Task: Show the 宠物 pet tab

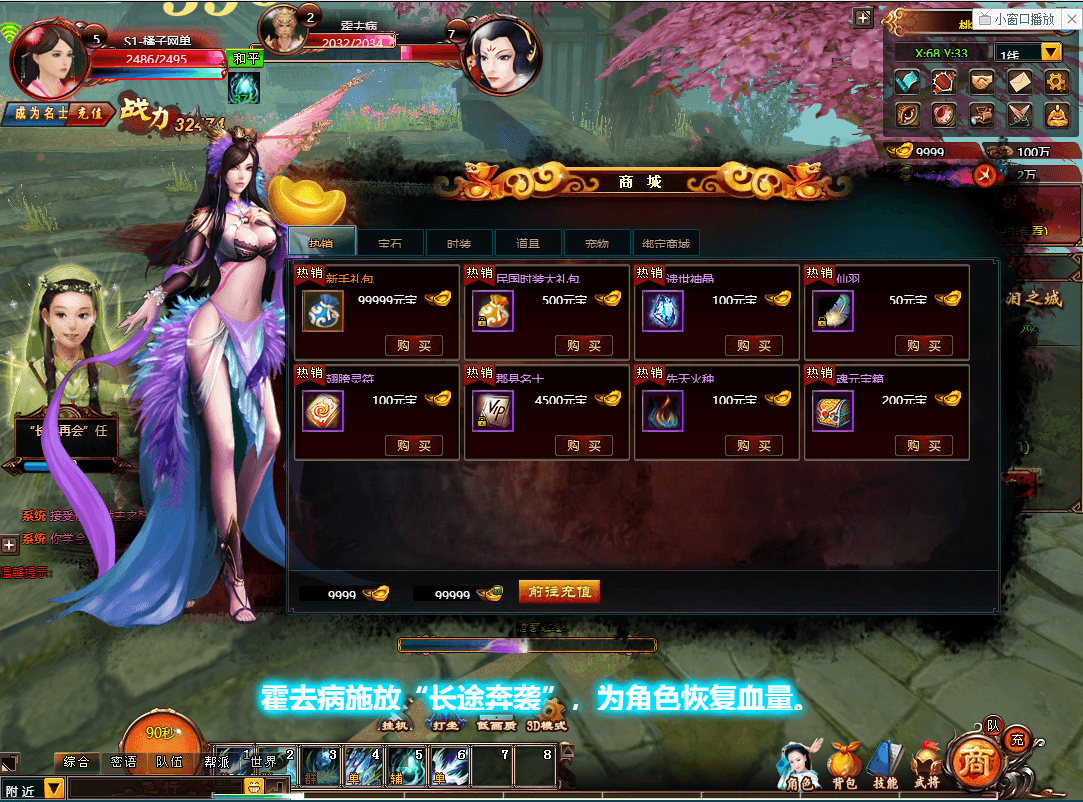Action: 597,243
